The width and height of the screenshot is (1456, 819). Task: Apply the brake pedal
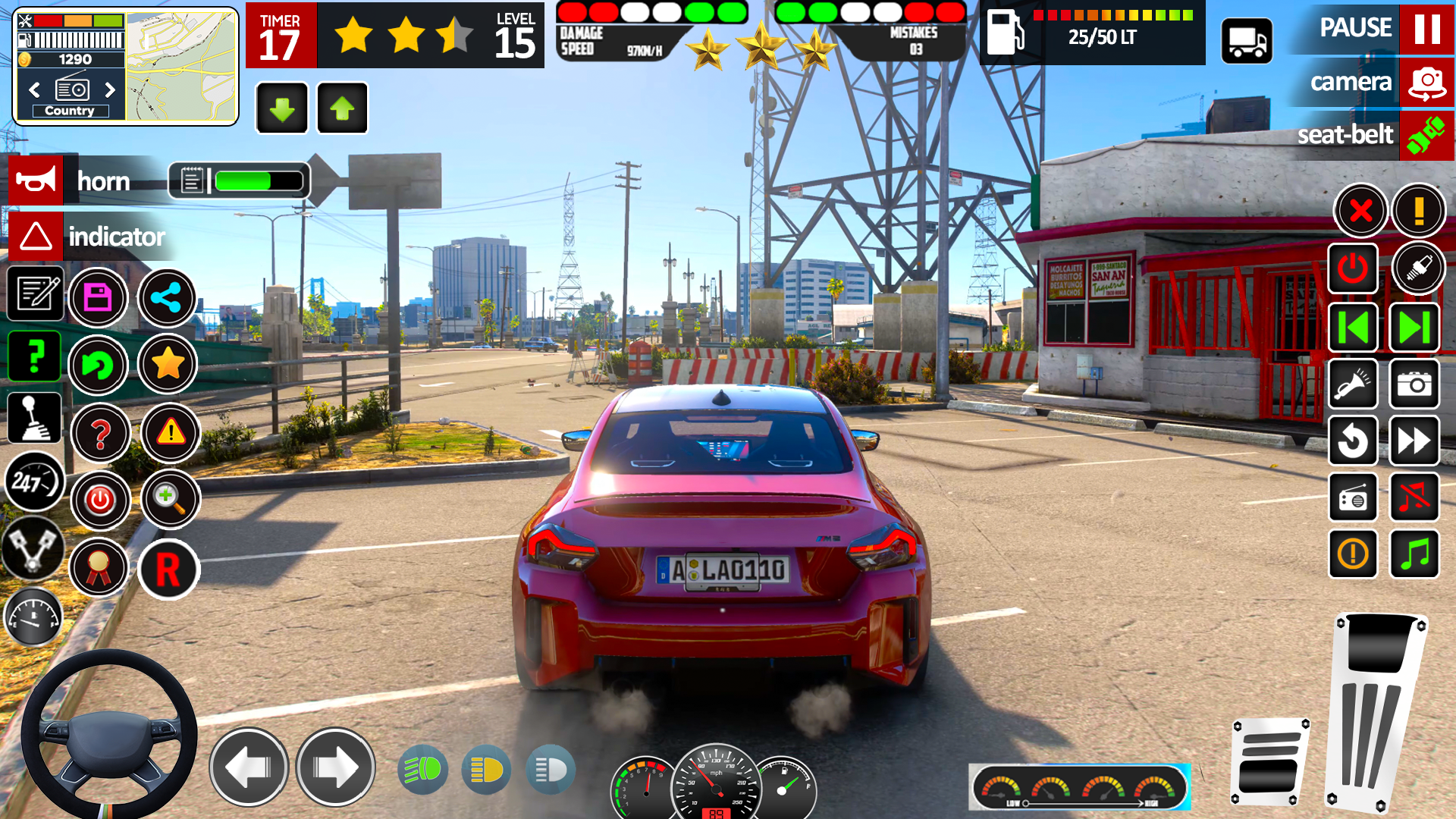coord(1269,762)
